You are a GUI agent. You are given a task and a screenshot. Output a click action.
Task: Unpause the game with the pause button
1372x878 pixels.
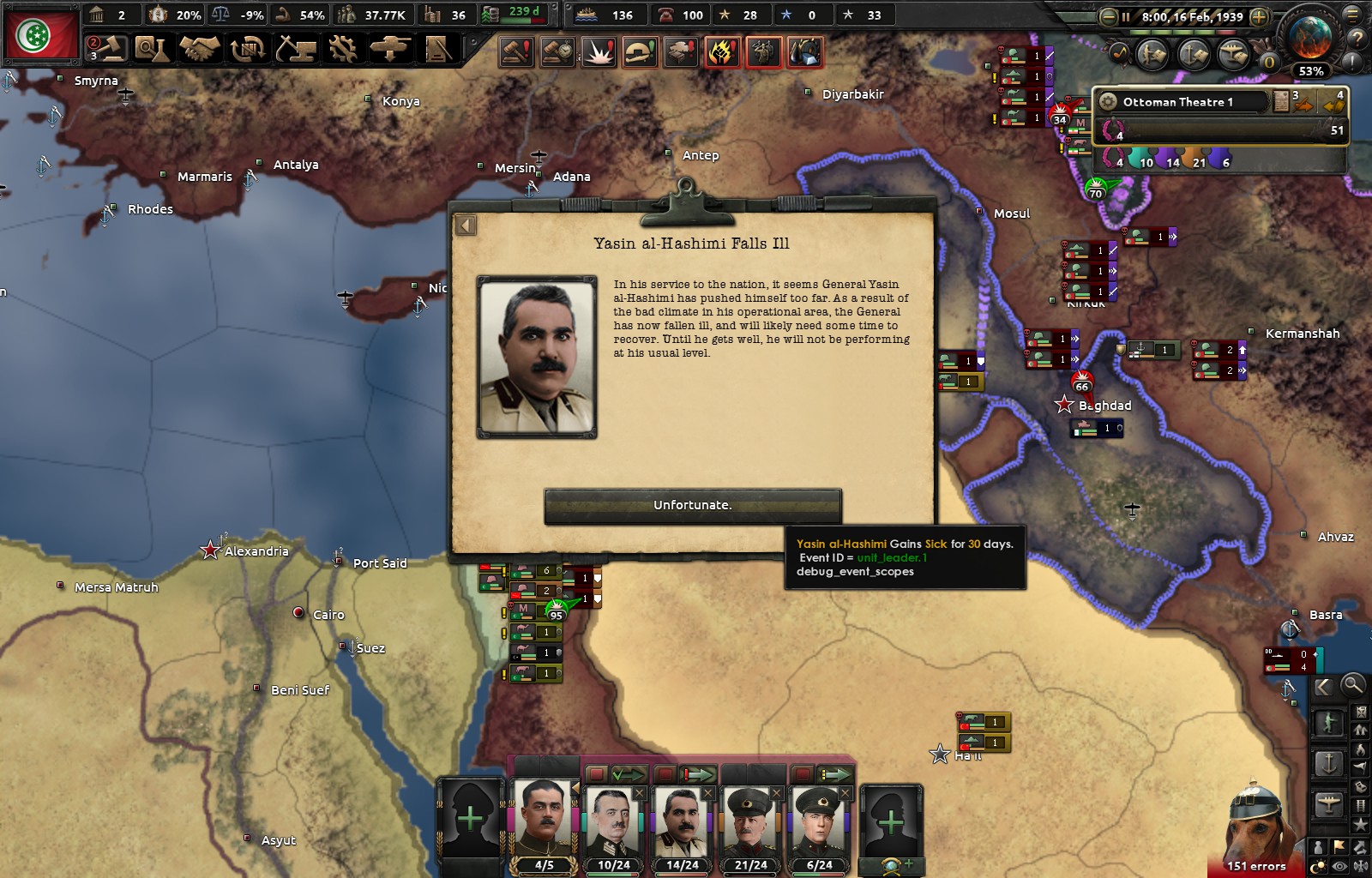click(1126, 16)
